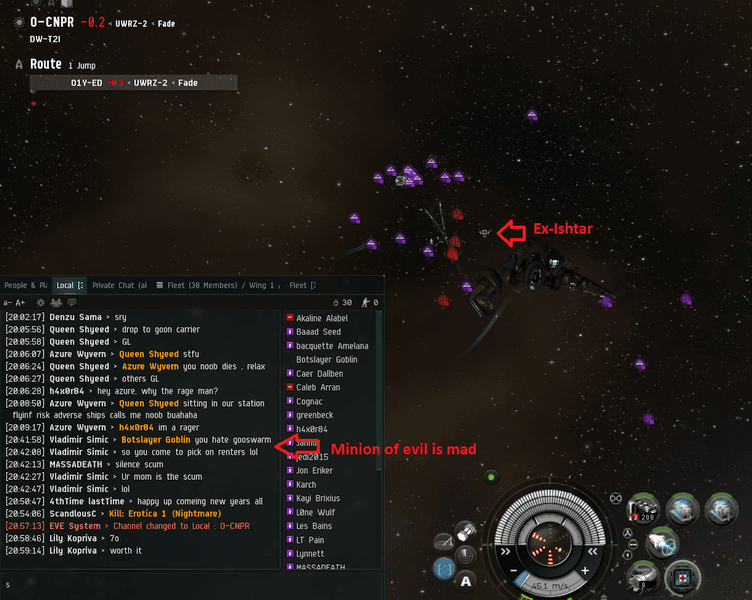752x600 pixels.
Task: Activate the red cross repair module
Action: pyautogui.click(x=681, y=578)
